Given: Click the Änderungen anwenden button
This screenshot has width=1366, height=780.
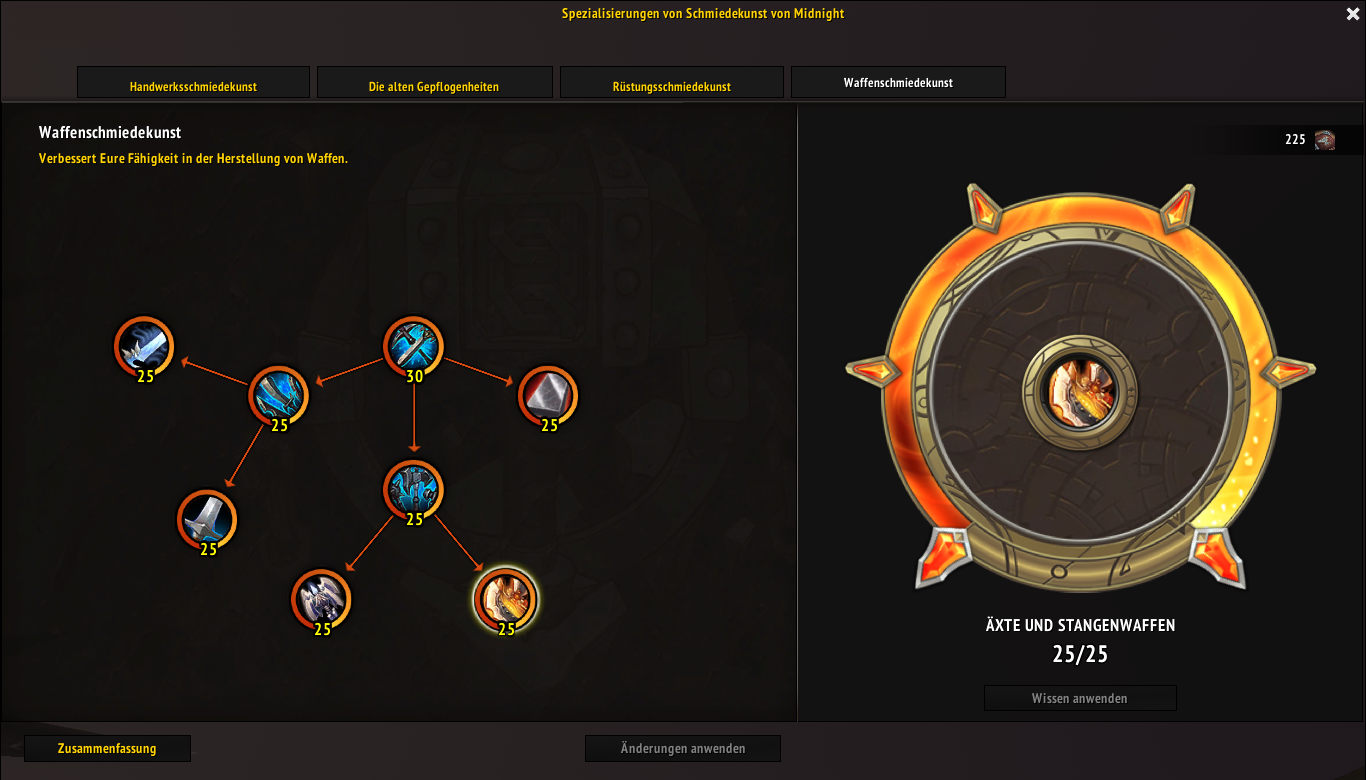Looking at the screenshot, I should 682,748.
